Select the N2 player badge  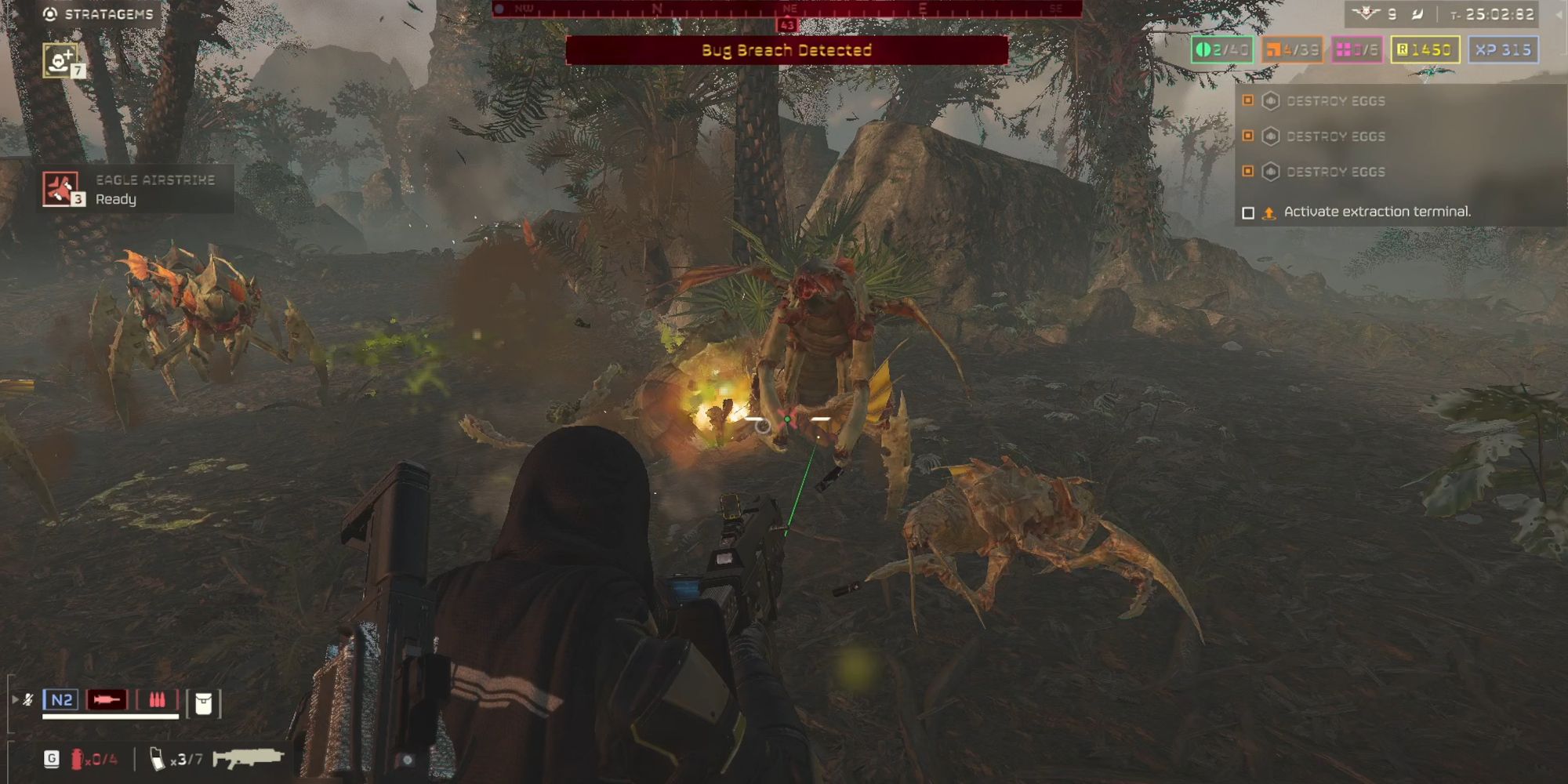pyautogui.click(x=61, y=699)
